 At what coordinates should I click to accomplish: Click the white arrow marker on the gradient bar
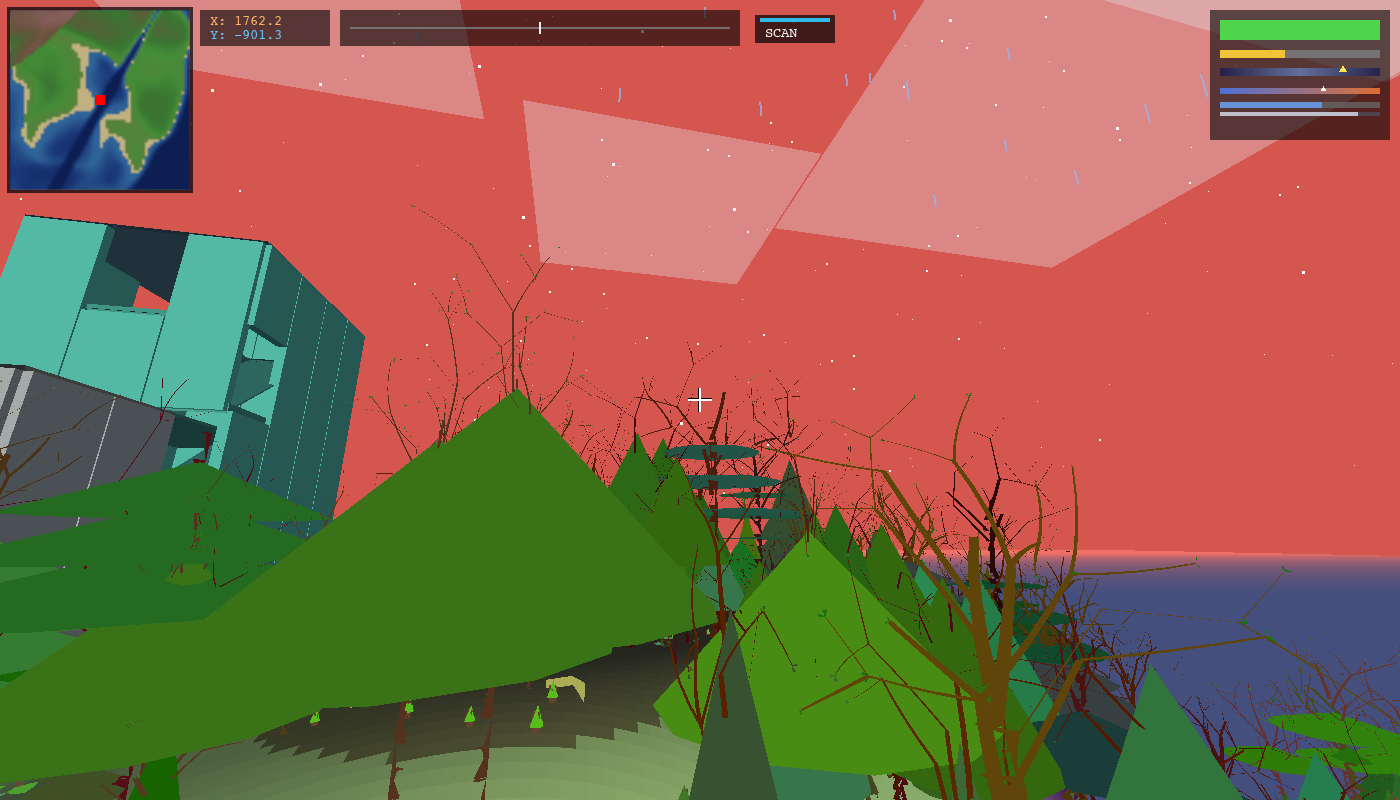click(1322, 87)
